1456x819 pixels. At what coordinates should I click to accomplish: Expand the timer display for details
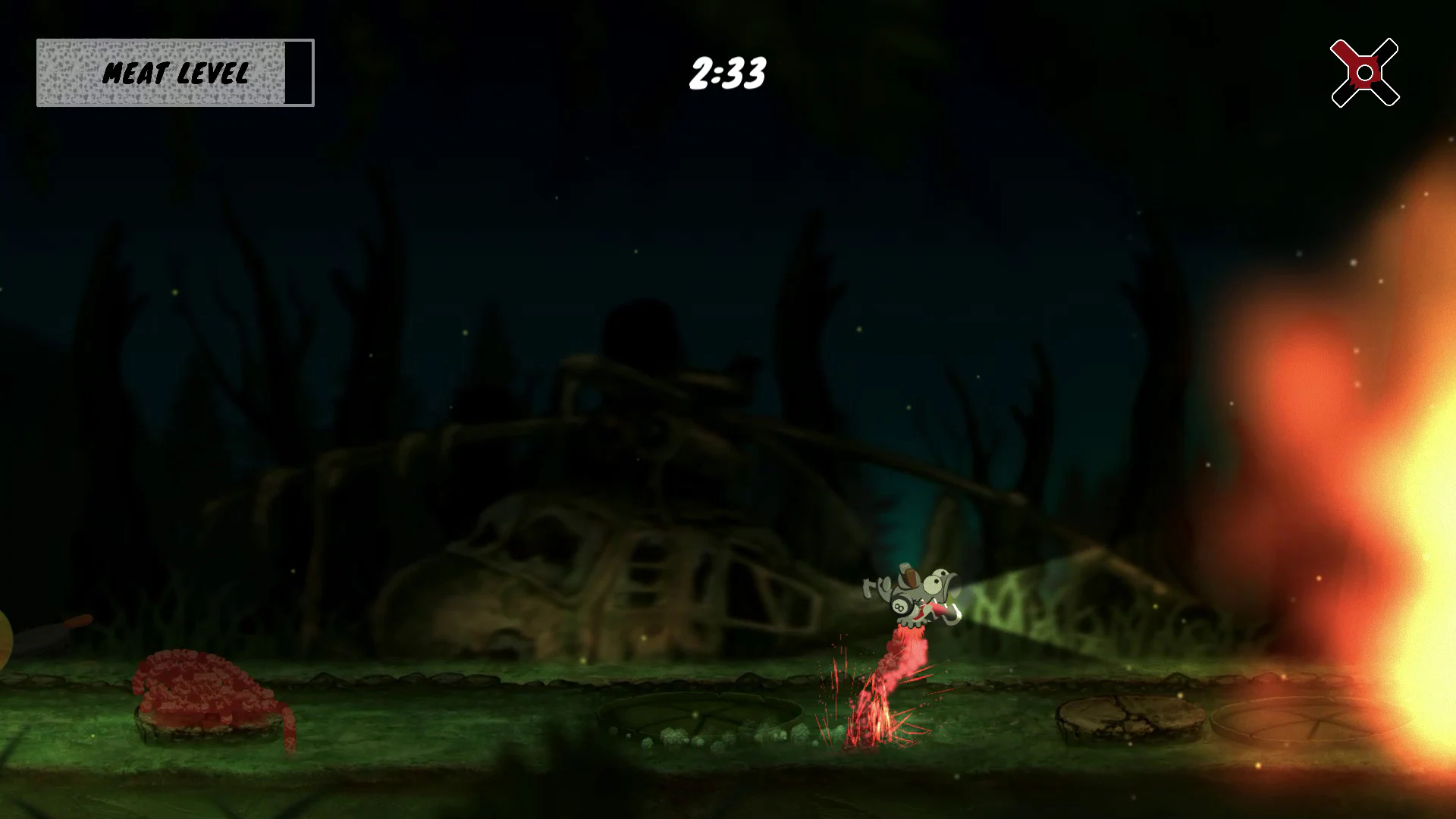tap(728, 74)
